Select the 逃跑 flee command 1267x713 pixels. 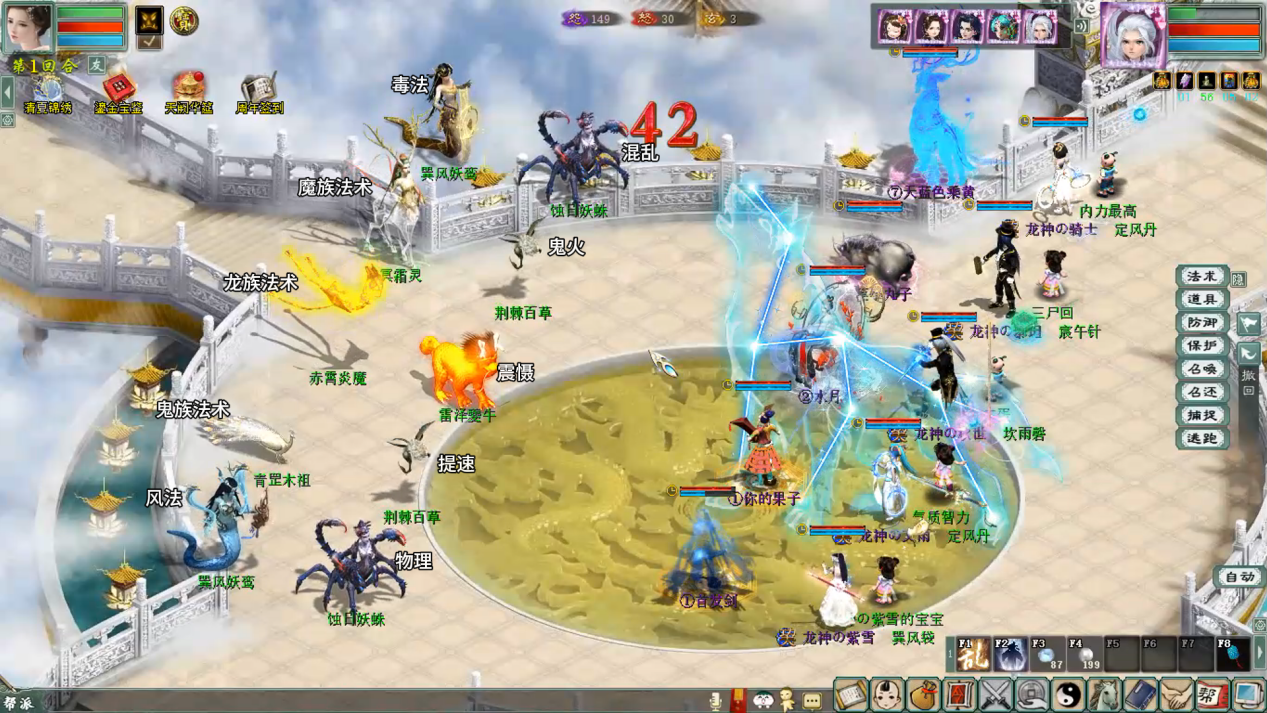(x=1201, y=438)
